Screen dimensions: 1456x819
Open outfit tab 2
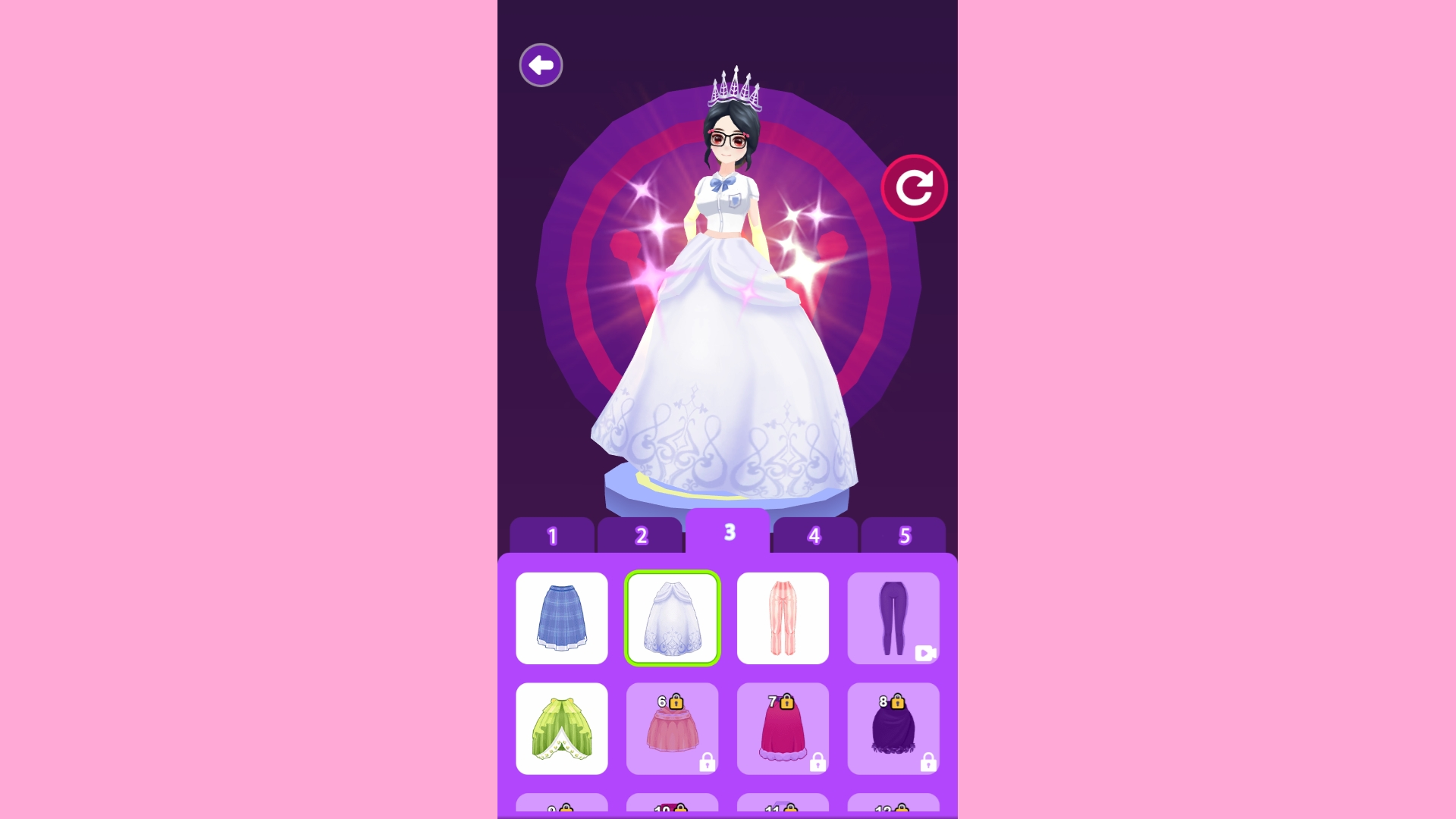(641, 536)
